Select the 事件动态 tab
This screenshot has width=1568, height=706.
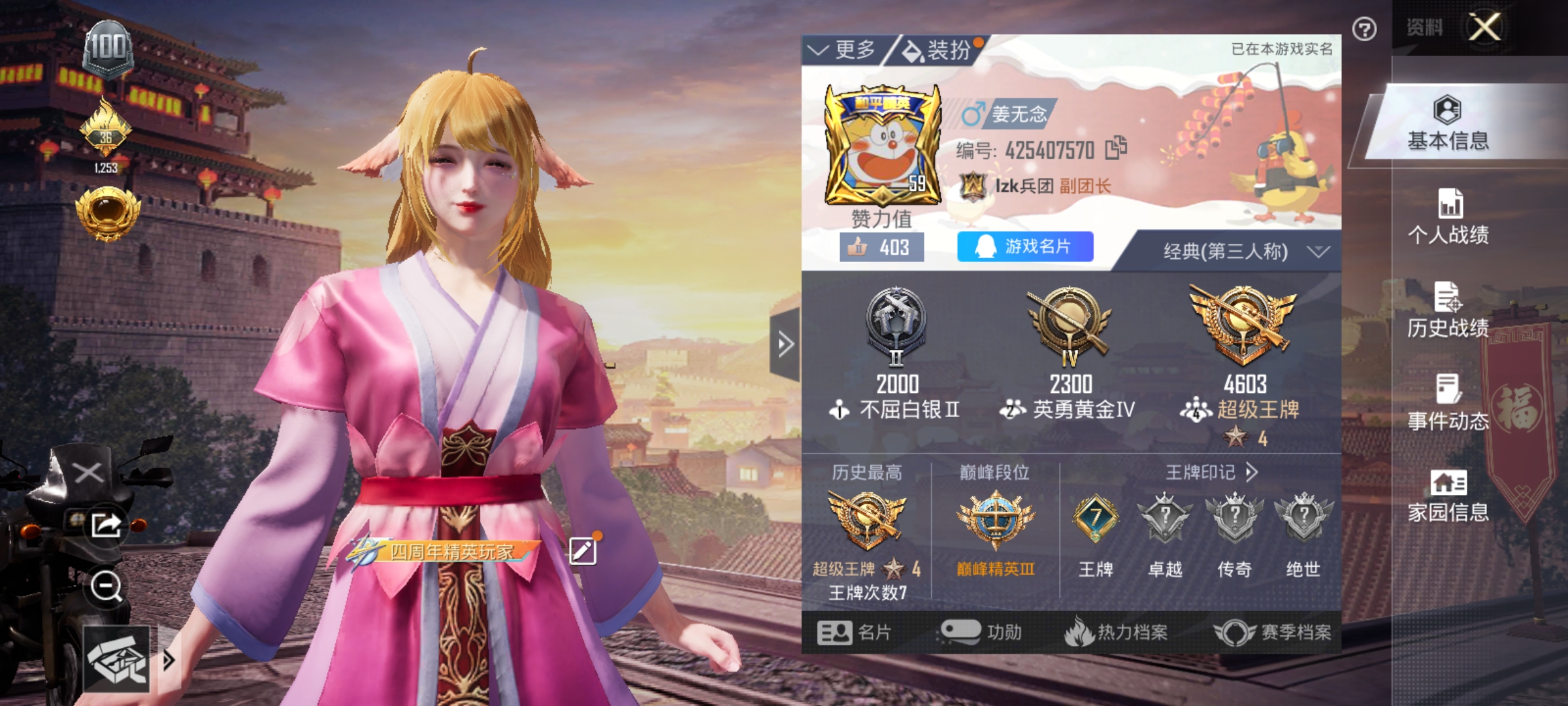(x=1448, y=403)
